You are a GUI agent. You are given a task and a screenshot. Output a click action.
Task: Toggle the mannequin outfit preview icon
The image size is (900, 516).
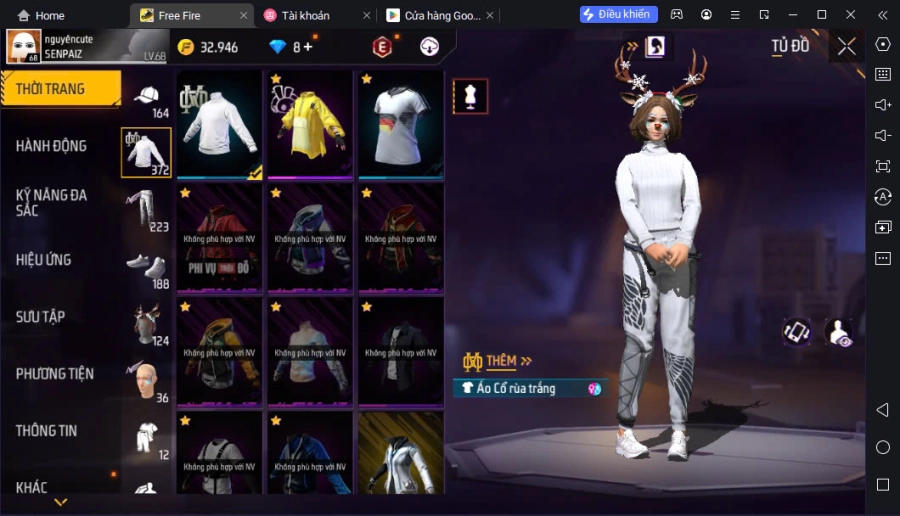[470, 96]
